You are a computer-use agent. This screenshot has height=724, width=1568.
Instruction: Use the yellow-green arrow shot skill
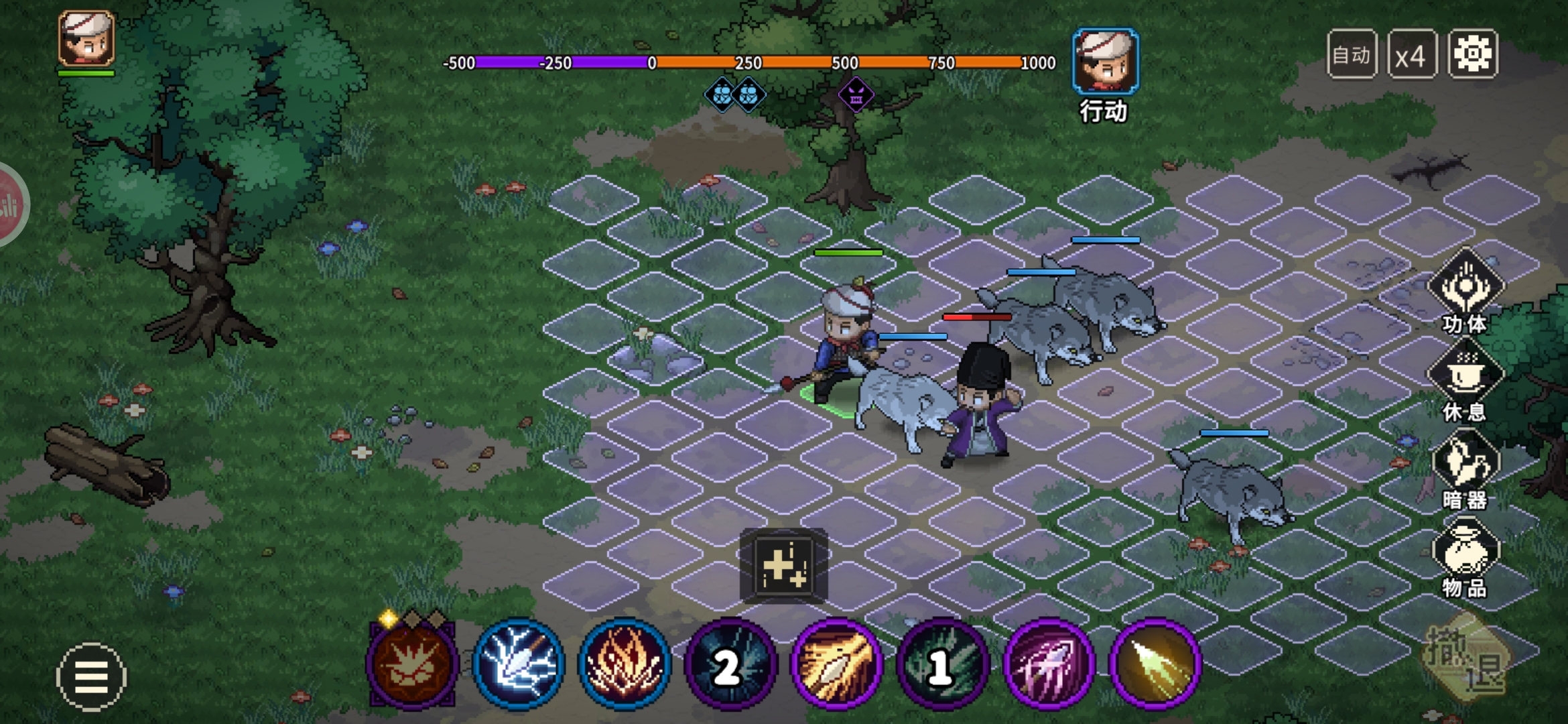pos(1155,663)
